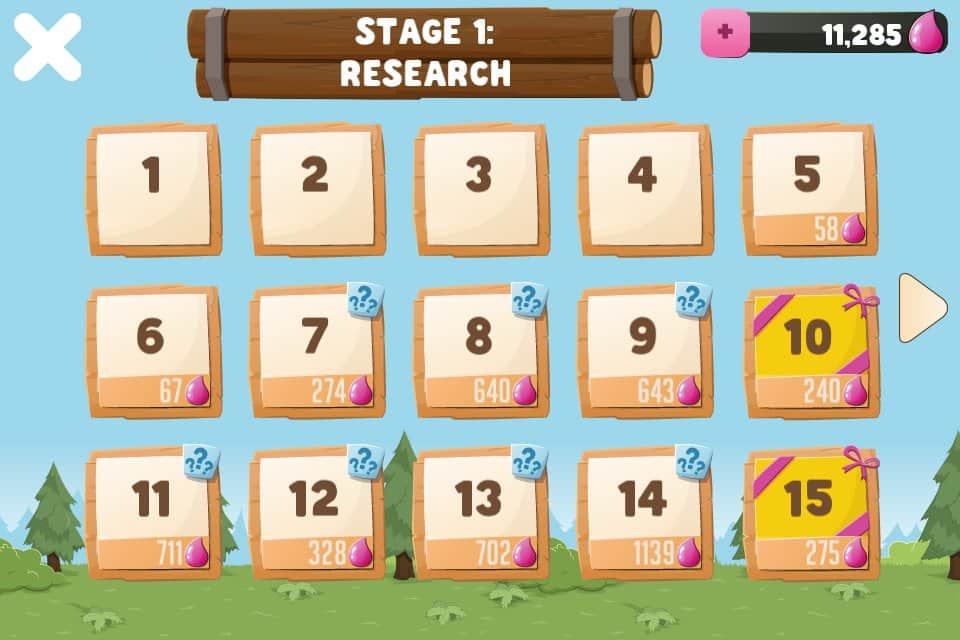960x640 pixels.
Task: Open level 9
Action: point(644,351)
